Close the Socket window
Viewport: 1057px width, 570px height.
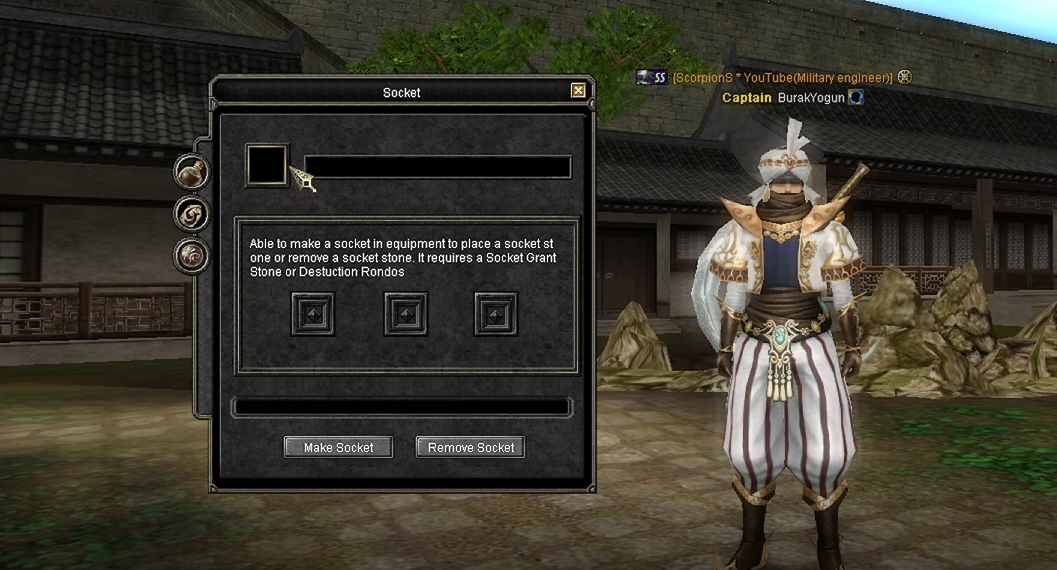(578, 91)
